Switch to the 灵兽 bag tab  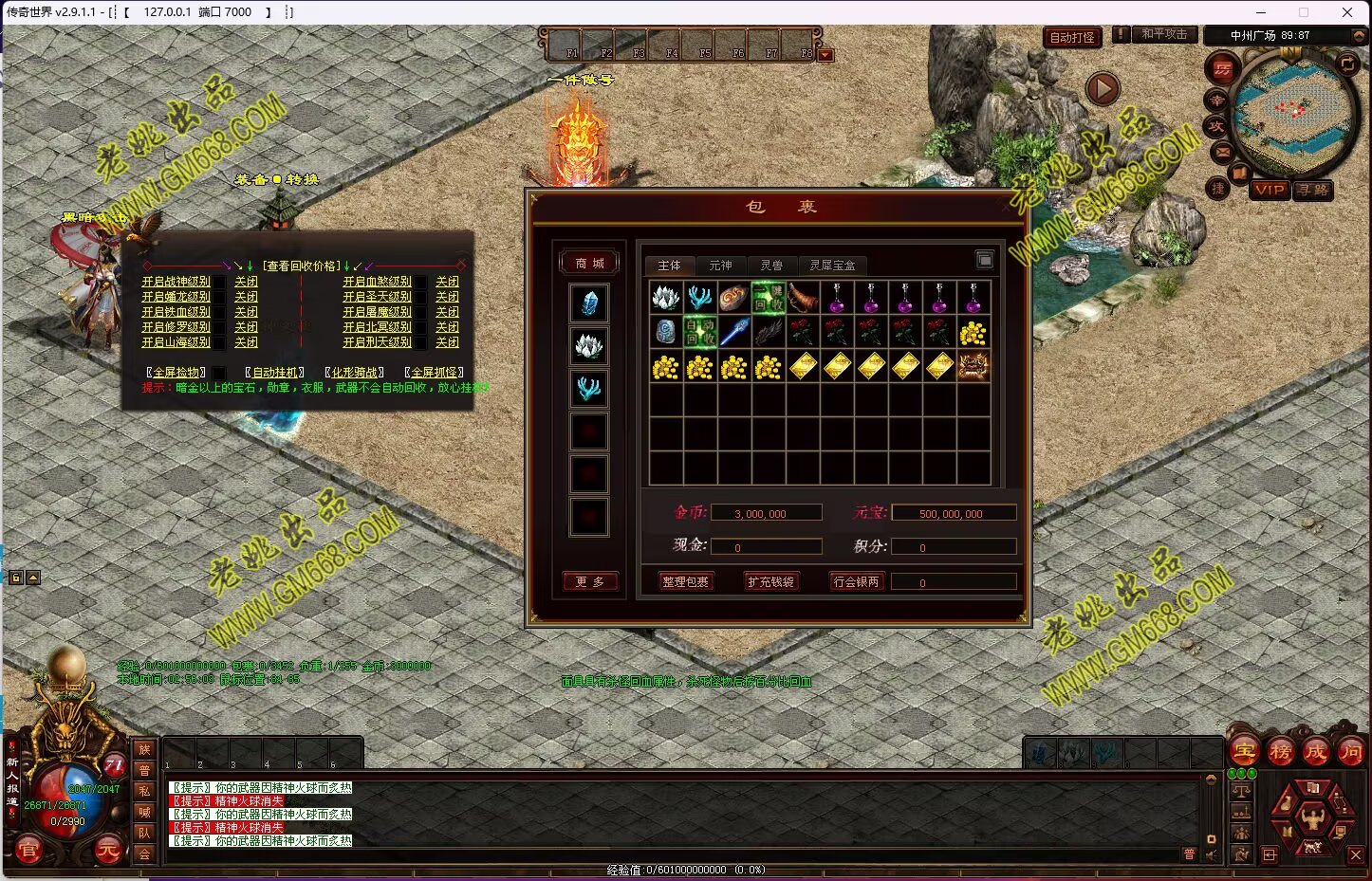click(x=771, y=266)
